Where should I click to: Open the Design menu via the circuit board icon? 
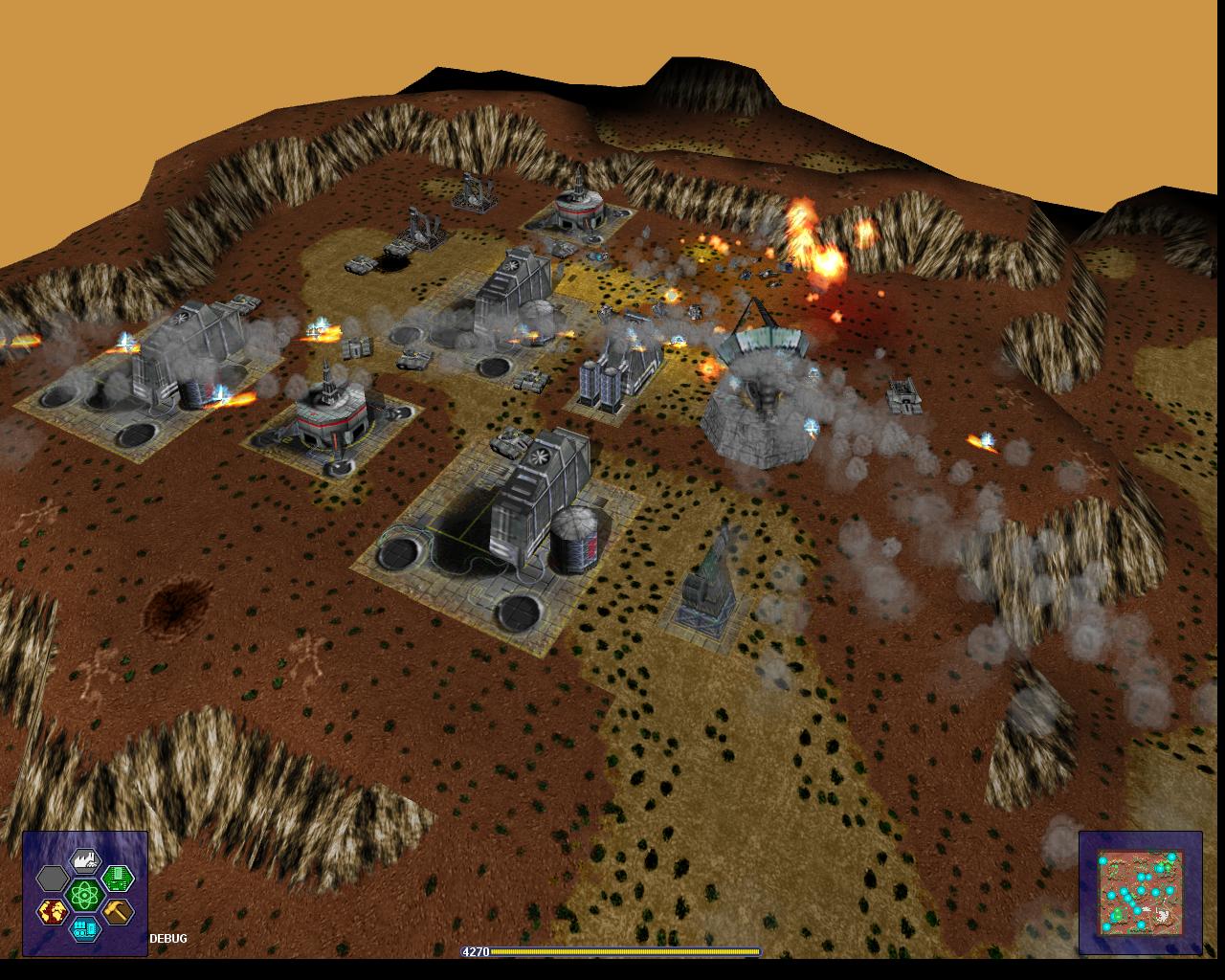[118, 879]
